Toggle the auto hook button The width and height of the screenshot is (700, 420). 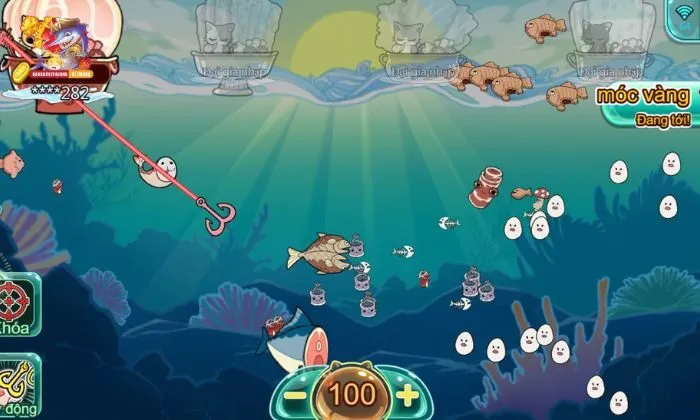tap(18, 383)
